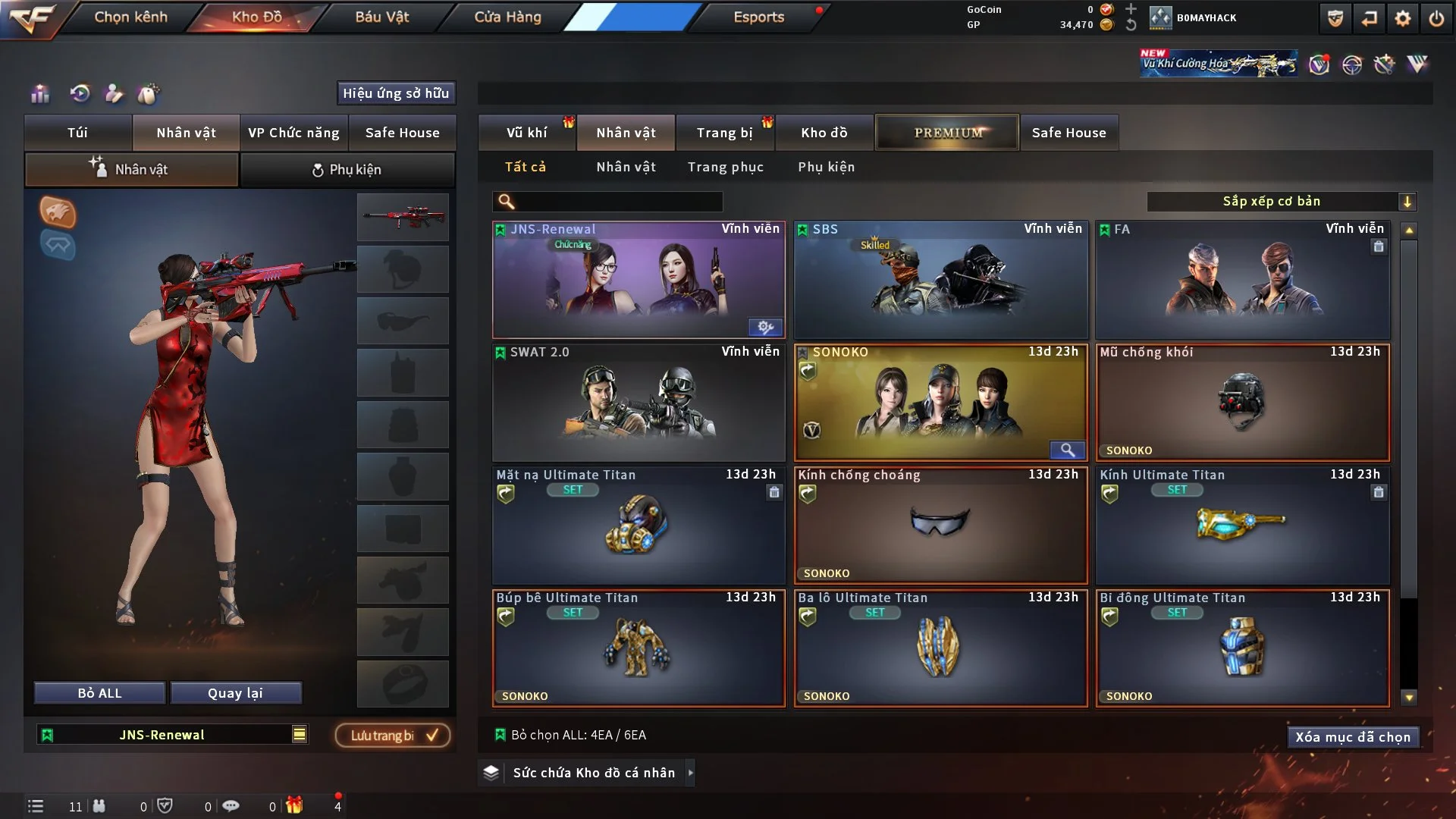The height and width of the screenshot is (819, 1456).
Task: Open the JNS-Renewal loadout list selector
Action: click(x=300, y=734)
